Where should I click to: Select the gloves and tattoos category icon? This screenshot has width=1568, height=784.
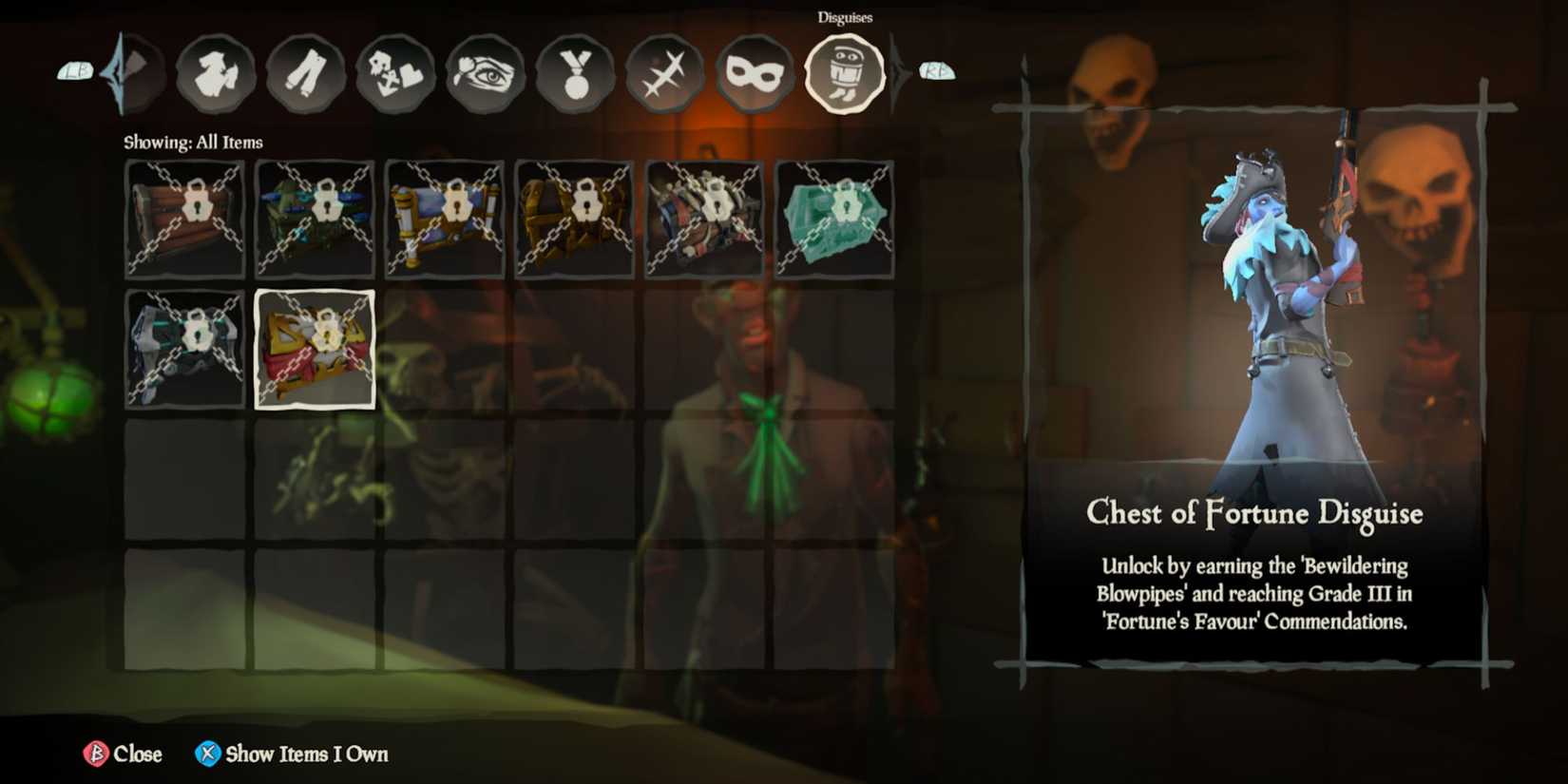click(394, 74)
